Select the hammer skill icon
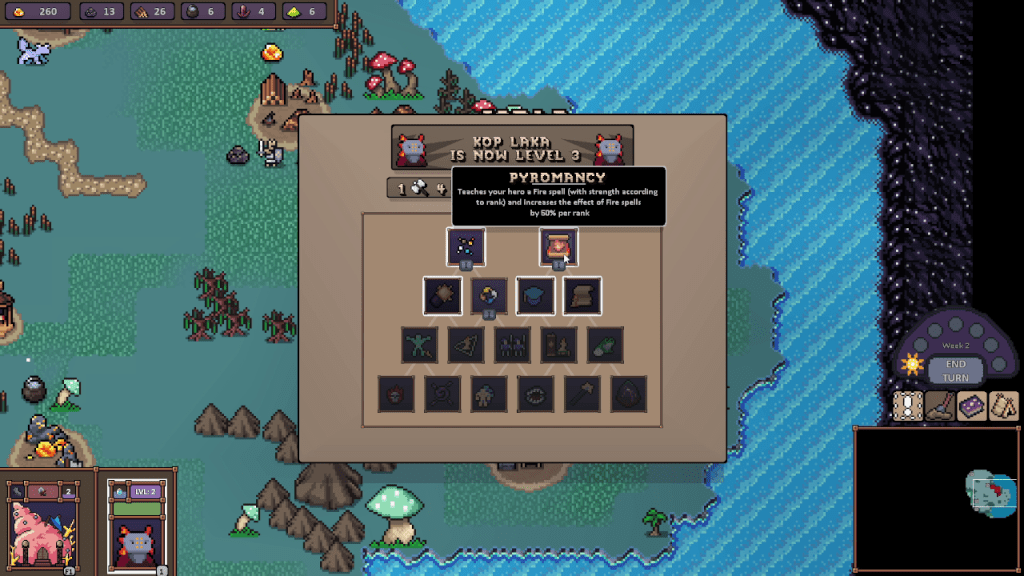This screenshot has height=576, width=1024. 581,394
